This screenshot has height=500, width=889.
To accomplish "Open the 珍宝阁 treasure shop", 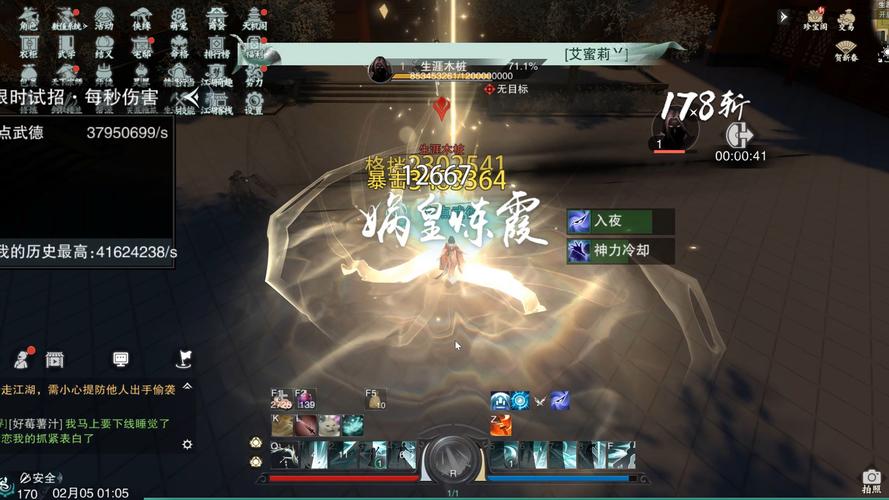I will tap(815, 18).
